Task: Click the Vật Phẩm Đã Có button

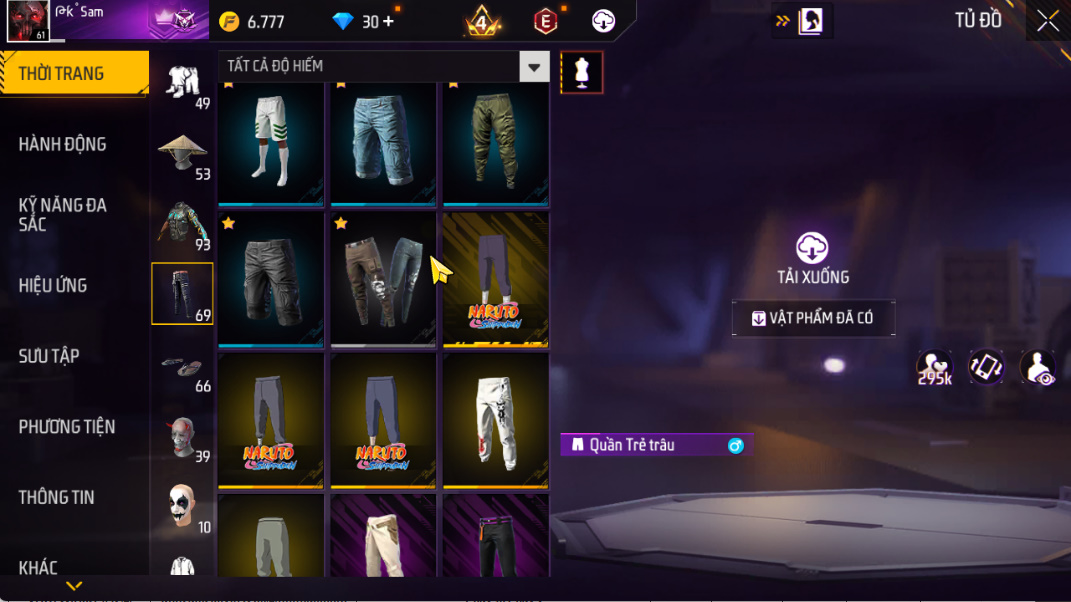Action: coord(813,318)
